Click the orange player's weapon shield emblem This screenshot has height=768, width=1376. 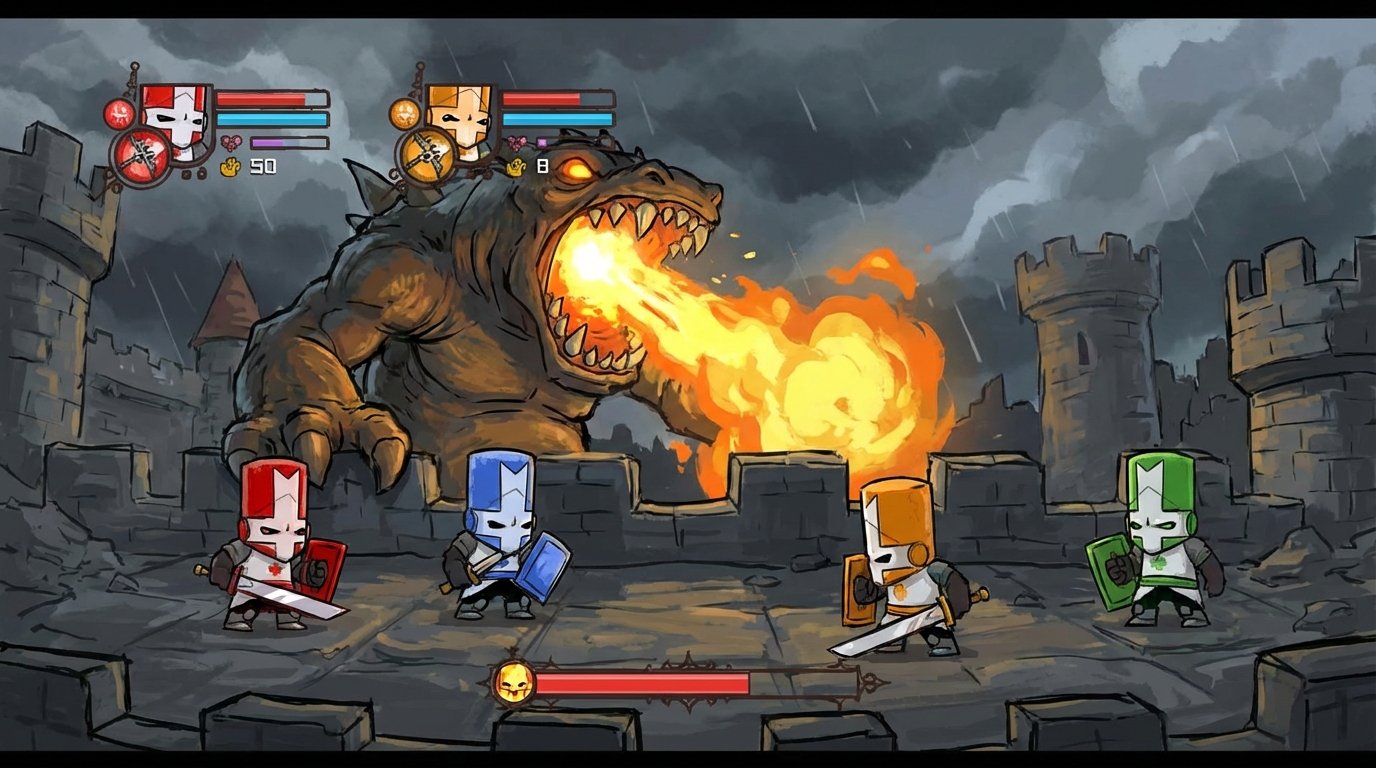[426, 156]
